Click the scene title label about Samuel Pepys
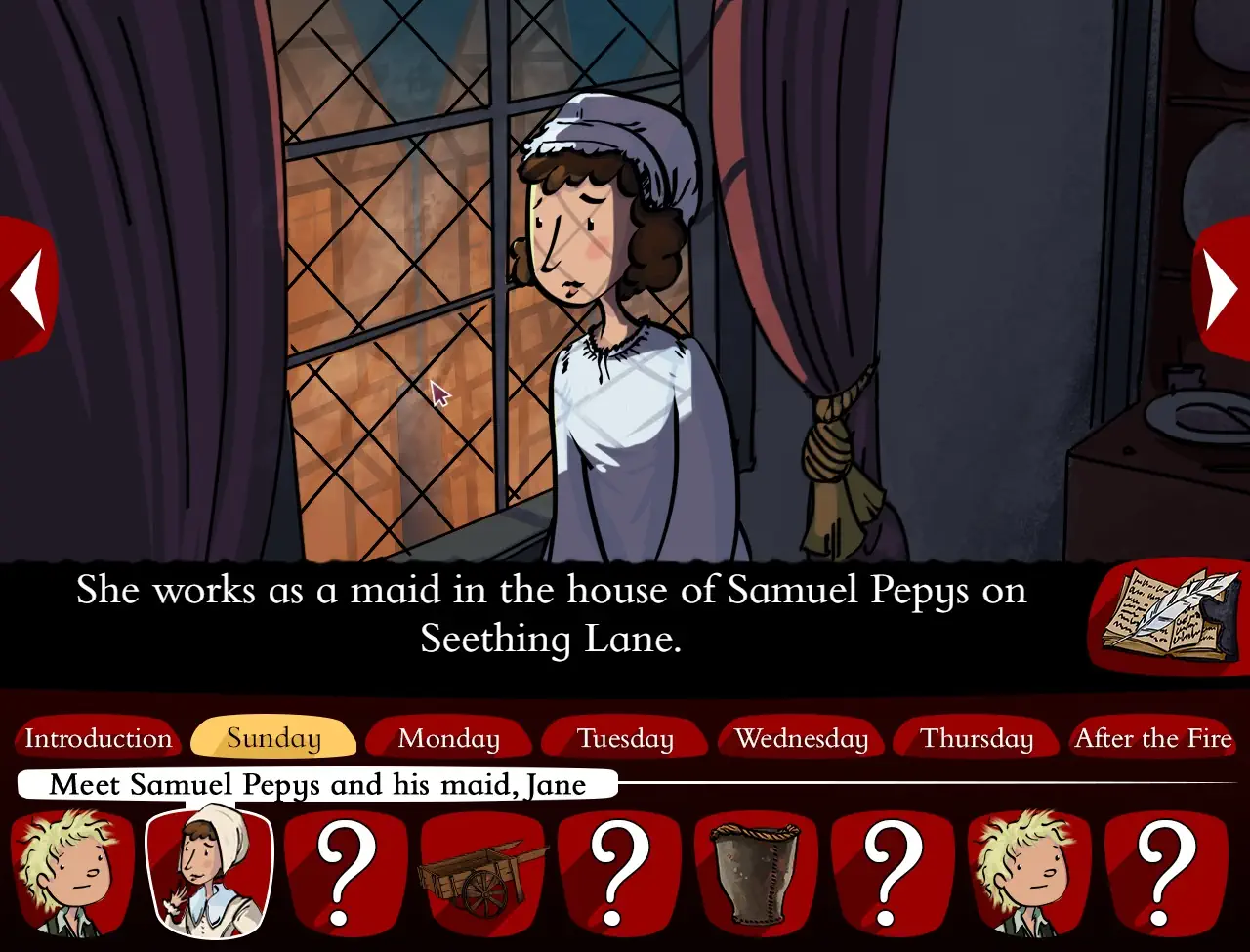Viewport: 1250px width, 952px height. (x=317, y=785)
